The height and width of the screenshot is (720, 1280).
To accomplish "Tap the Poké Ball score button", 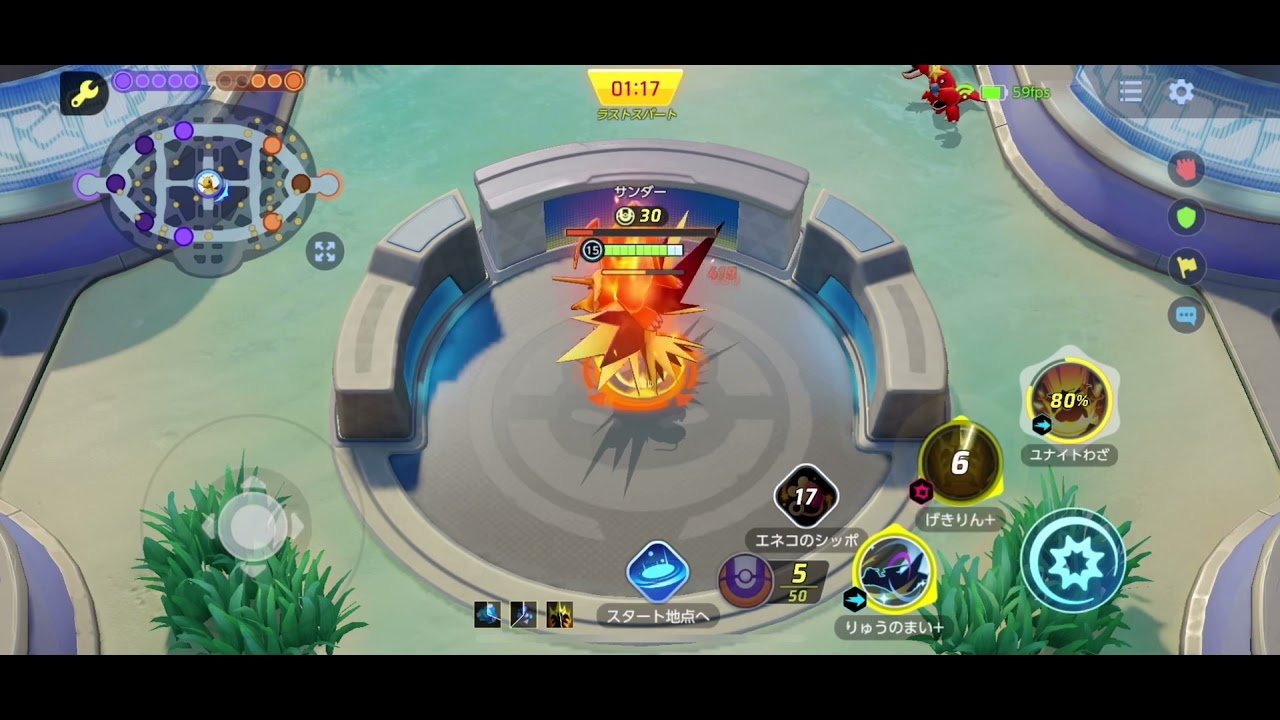I will click(746, 580).
